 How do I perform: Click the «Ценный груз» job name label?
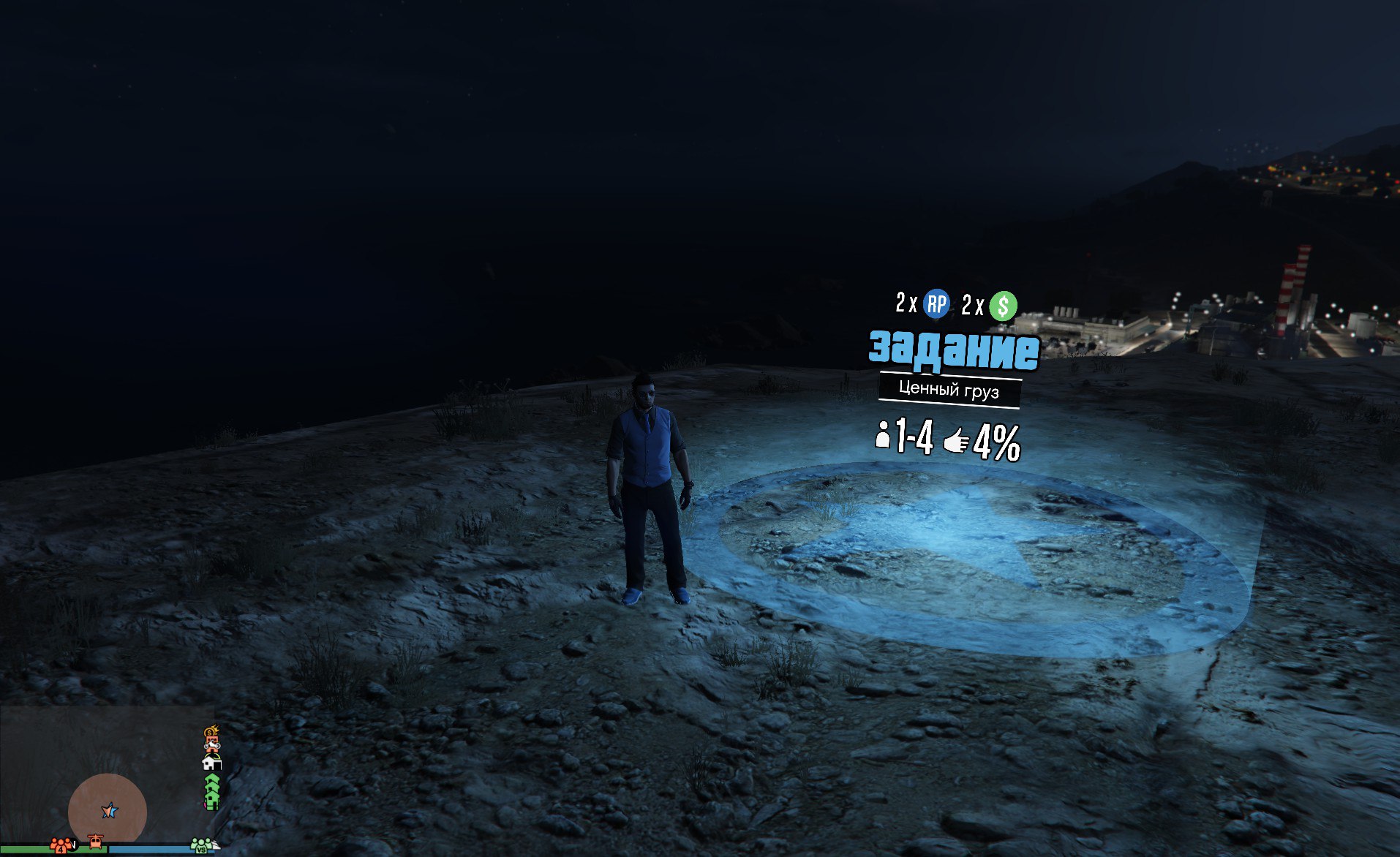coord(949,390)
